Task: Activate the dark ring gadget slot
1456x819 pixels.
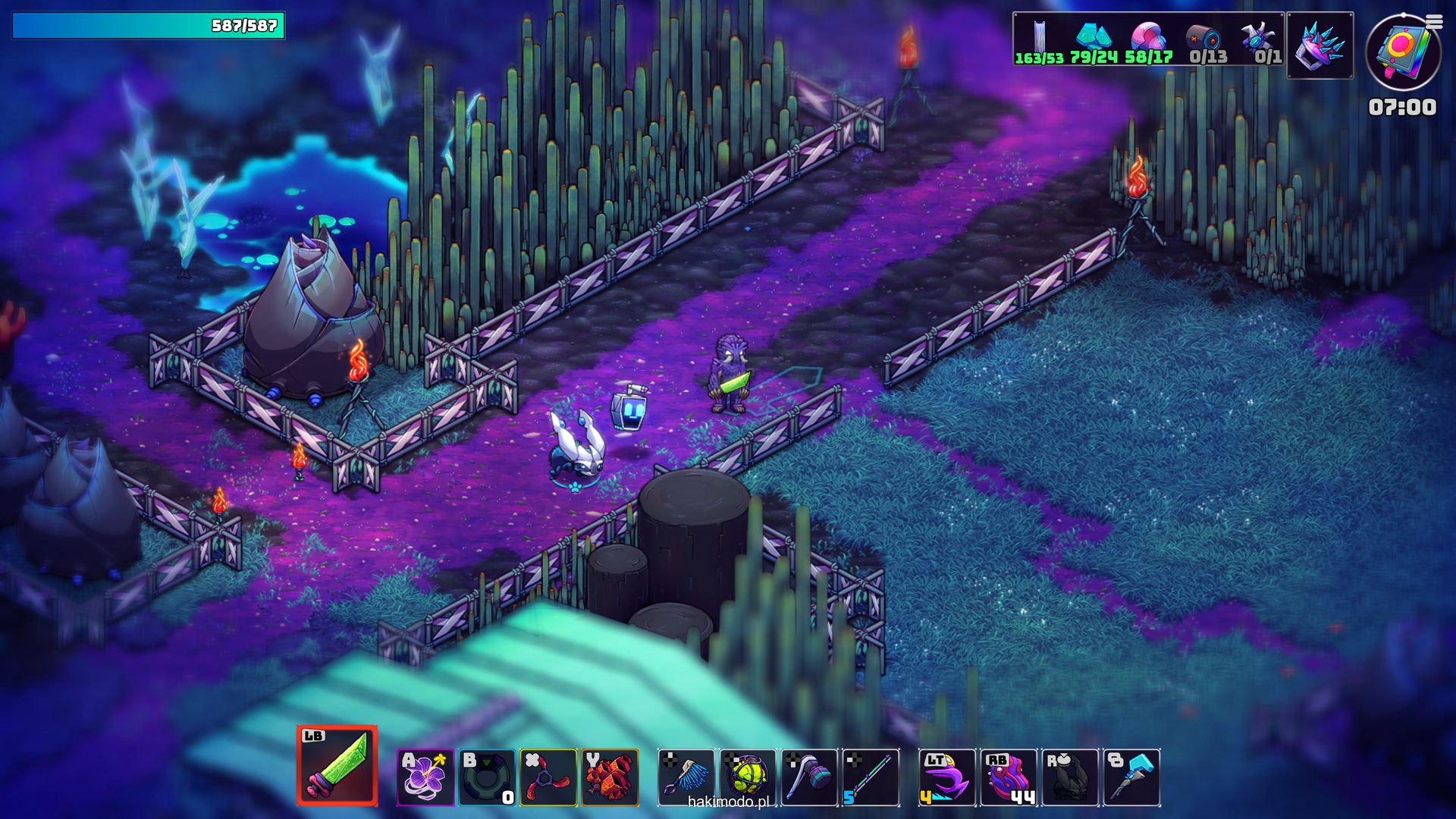Action: tap(487, 777)
